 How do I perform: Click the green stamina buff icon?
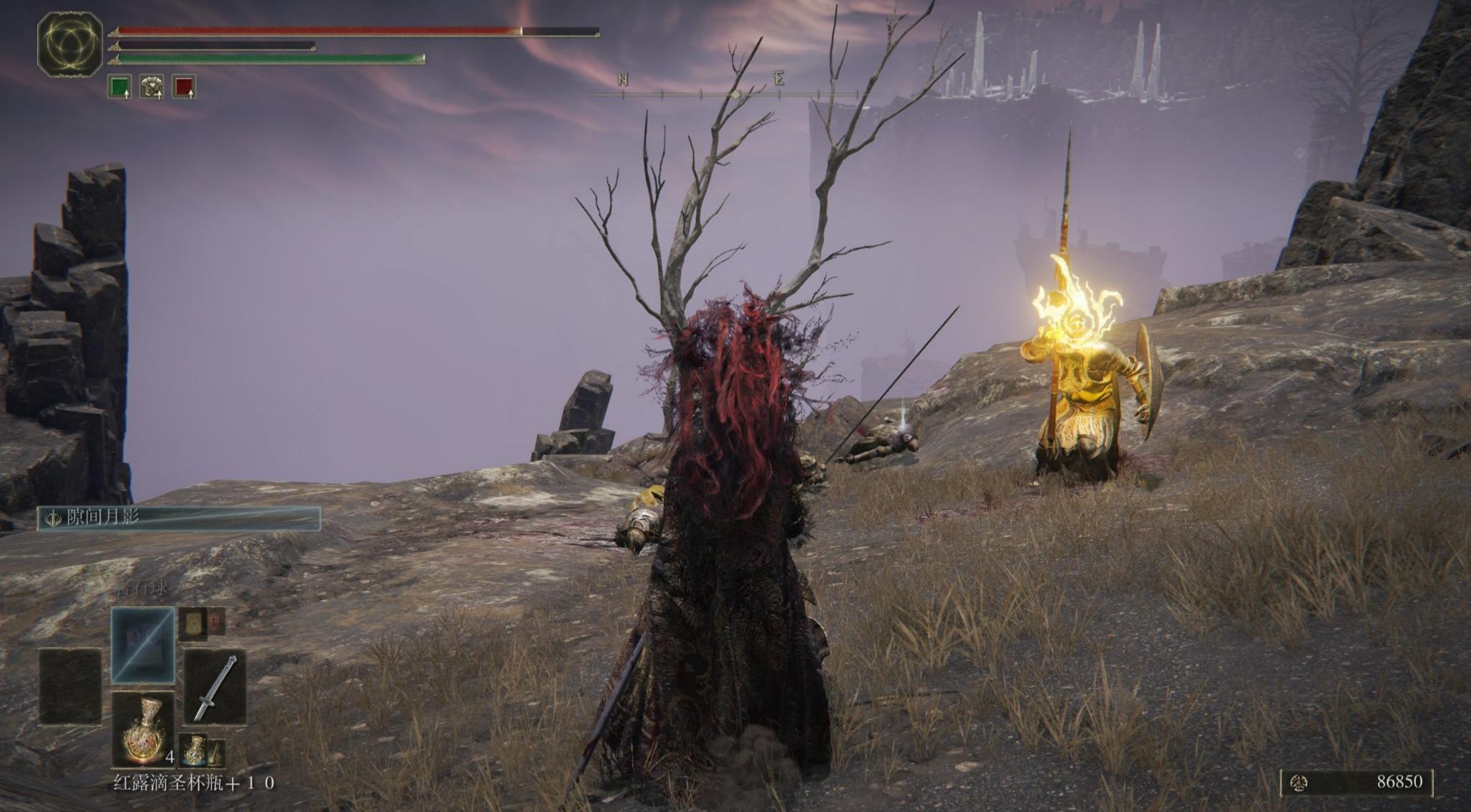(119, 88)
